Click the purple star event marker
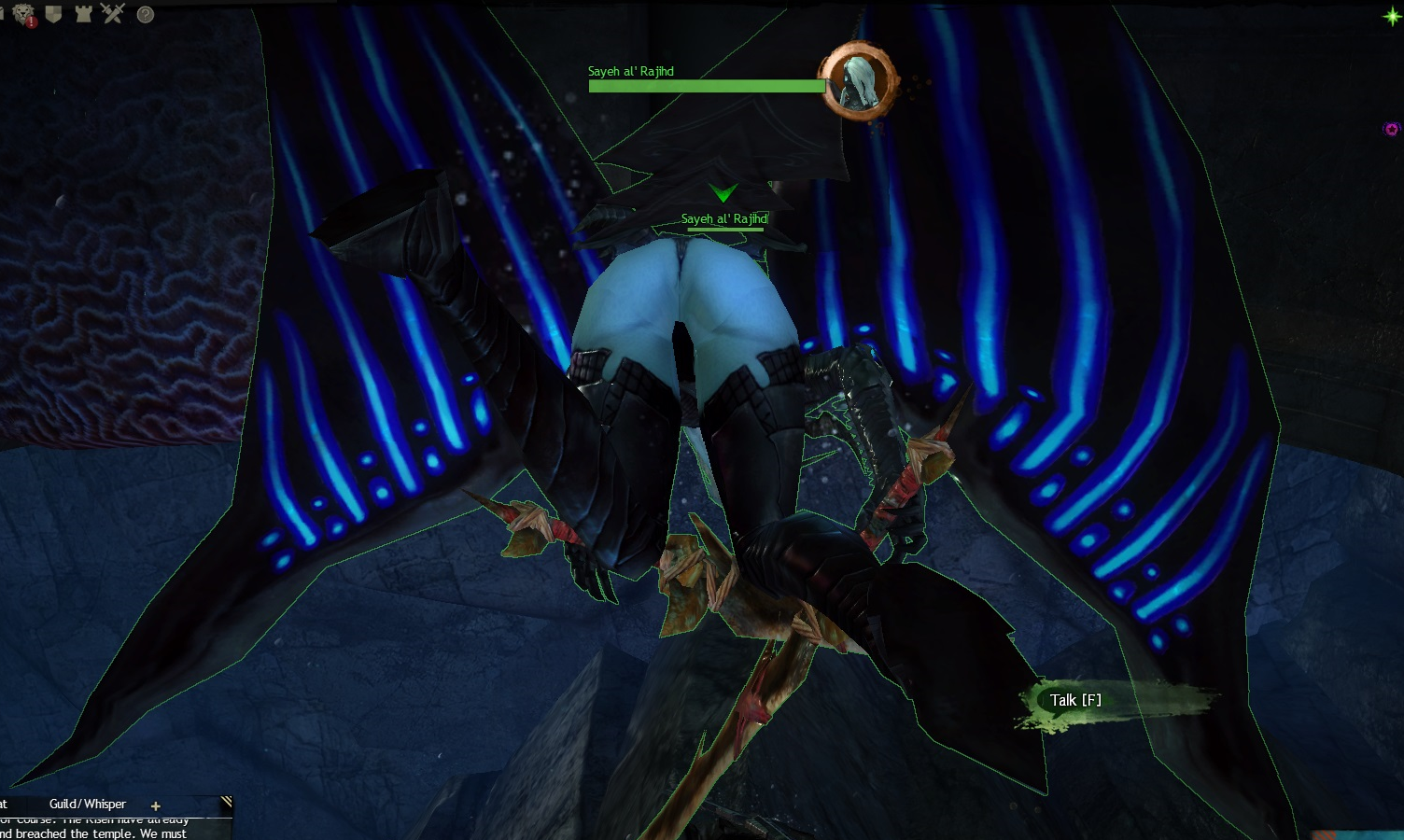 tap(1391, 129)
